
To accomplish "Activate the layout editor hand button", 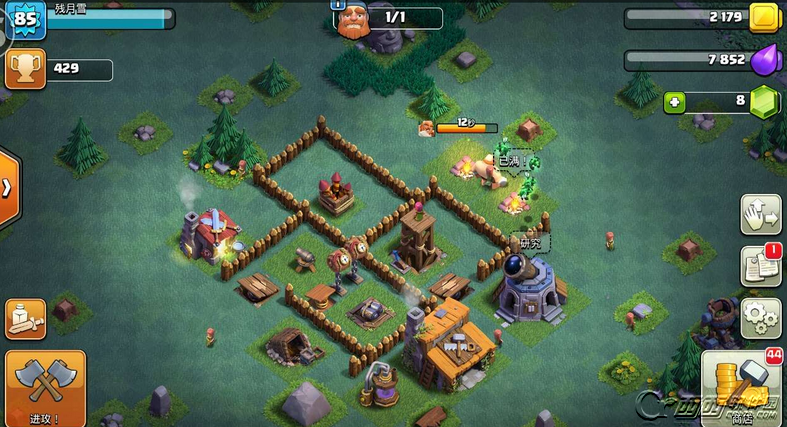I will click(759, 214).
